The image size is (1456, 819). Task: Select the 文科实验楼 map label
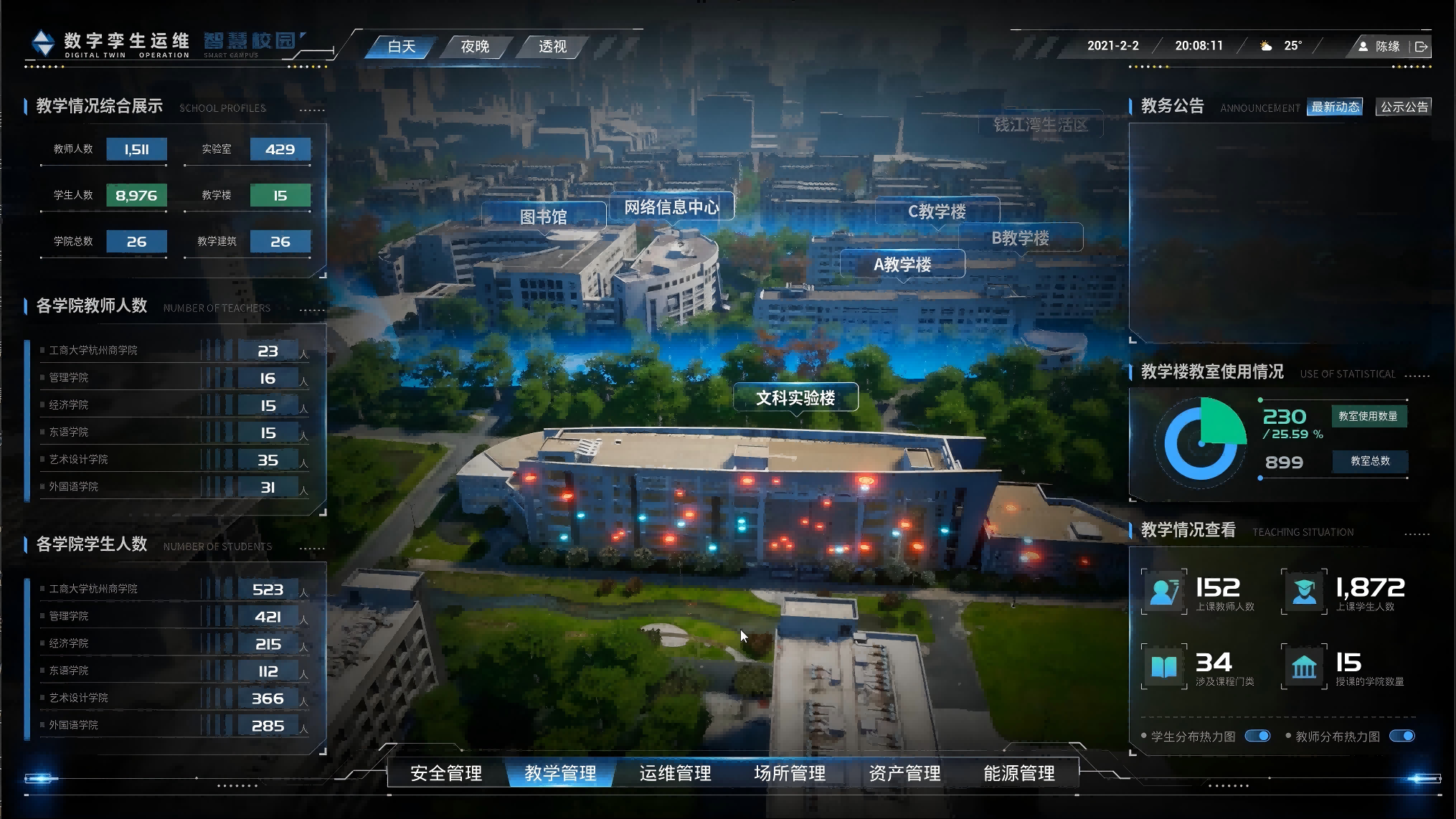coord(795,398)
